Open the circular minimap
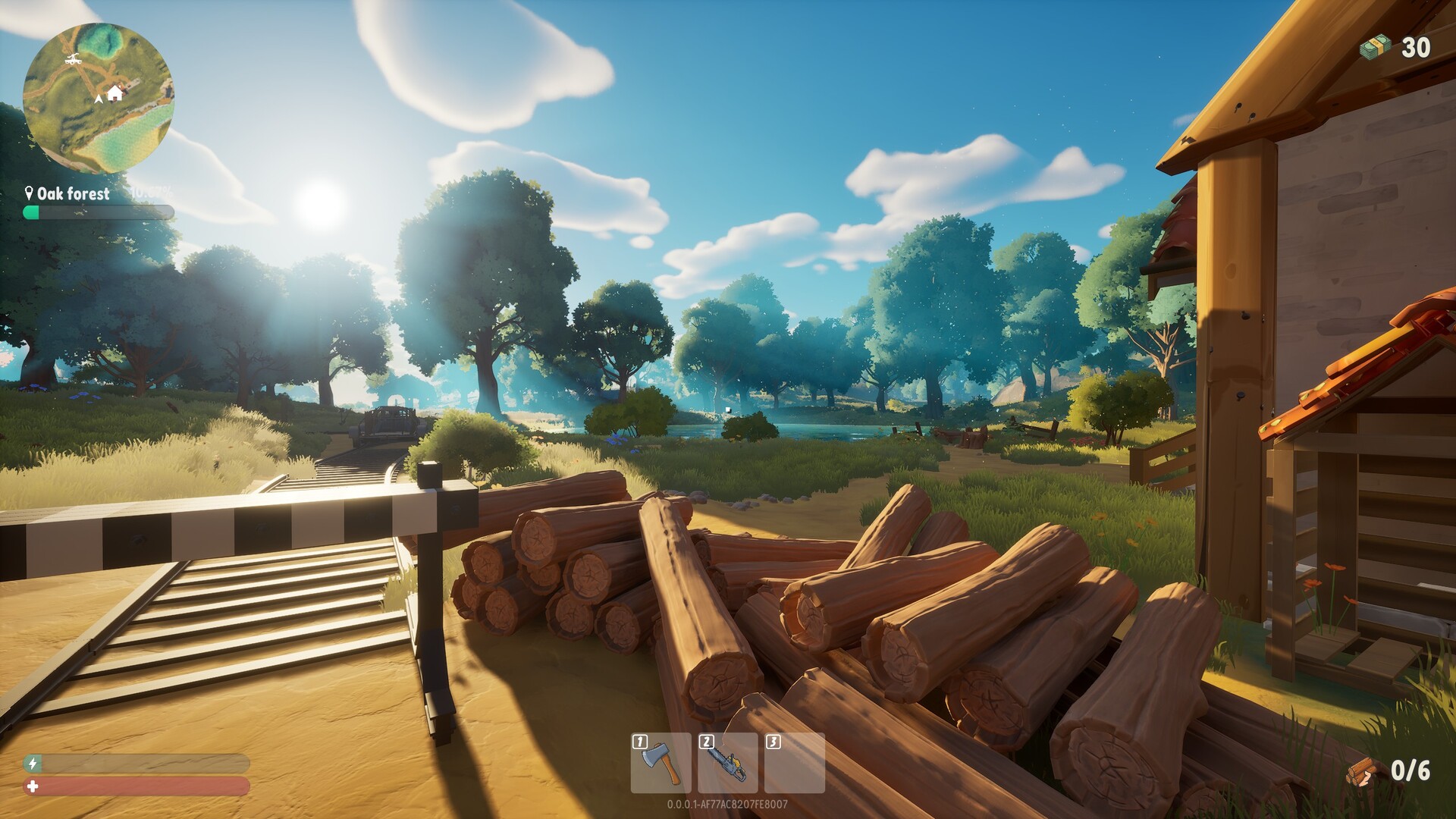This screenshot has height=819, width=1456. click(99, 99)
